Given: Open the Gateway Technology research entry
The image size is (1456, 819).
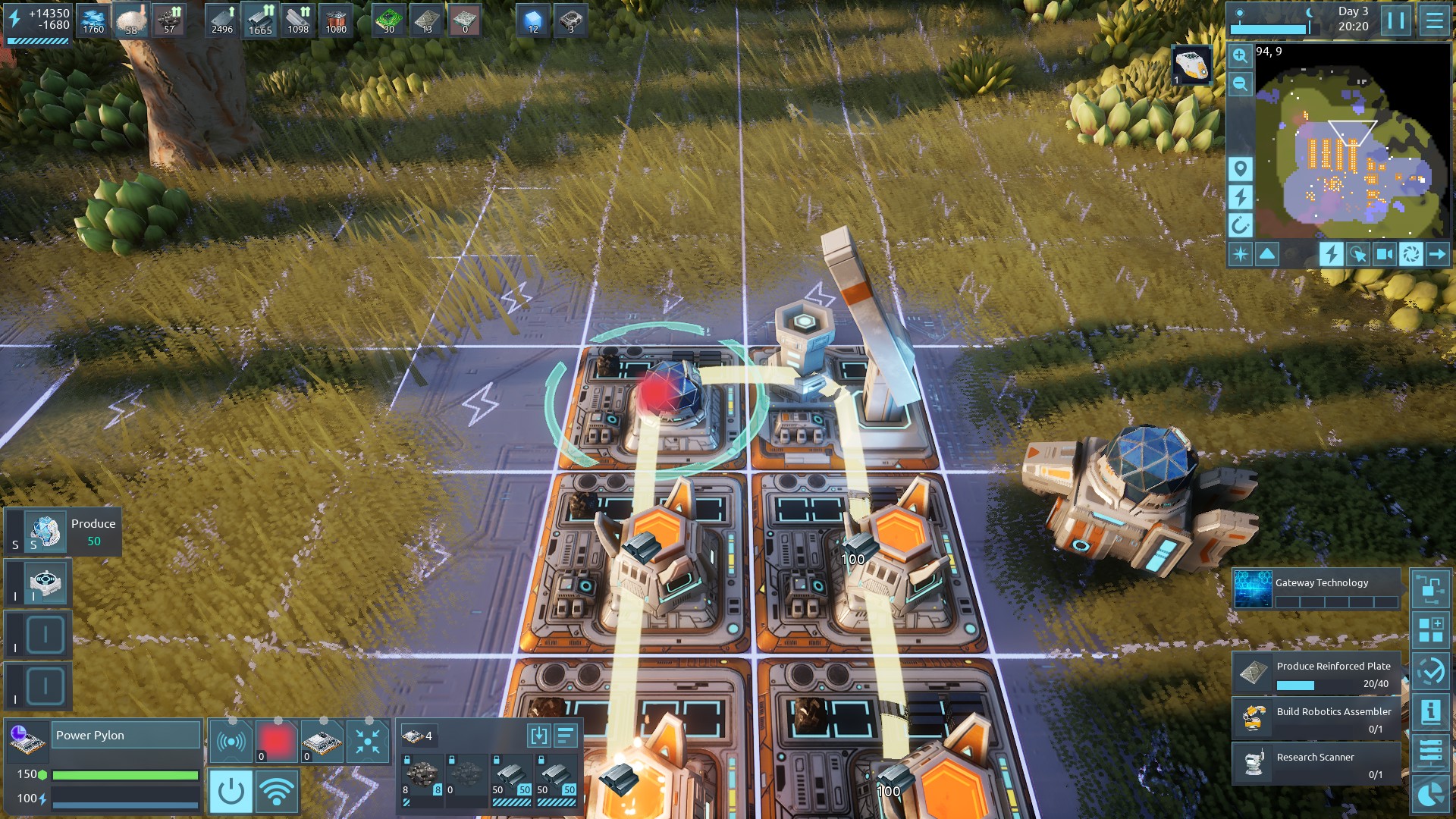Looking at the screenshot, I should [x=1316, y=589].
